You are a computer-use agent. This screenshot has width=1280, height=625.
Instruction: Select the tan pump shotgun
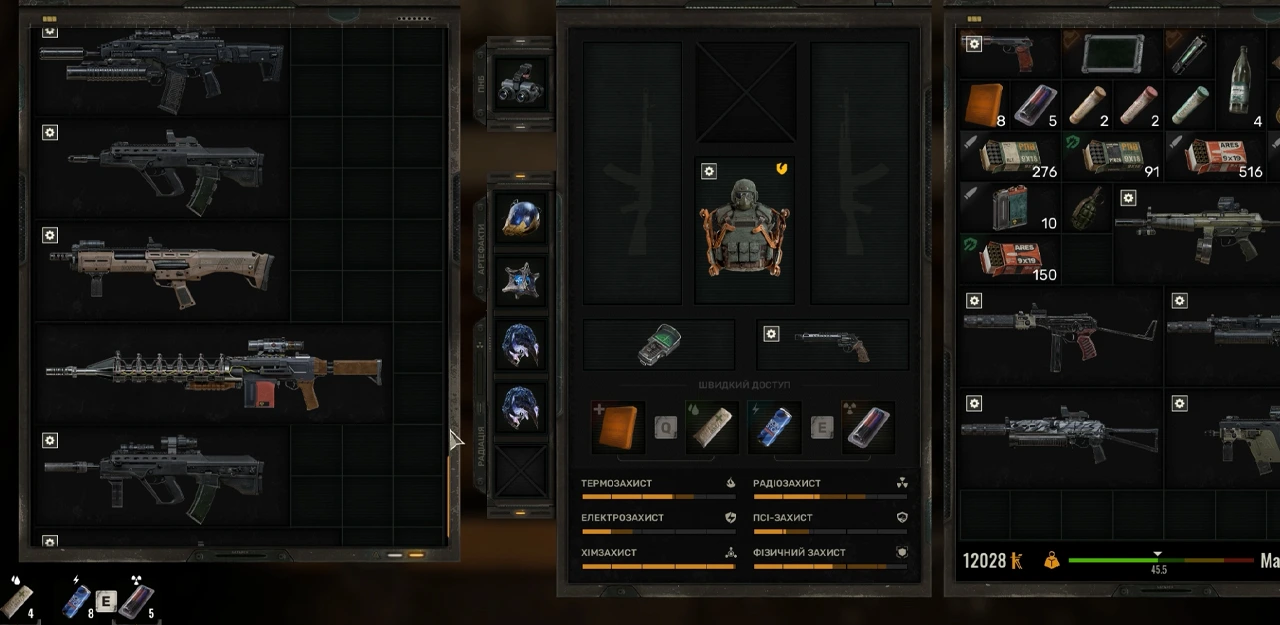(162, 270)
